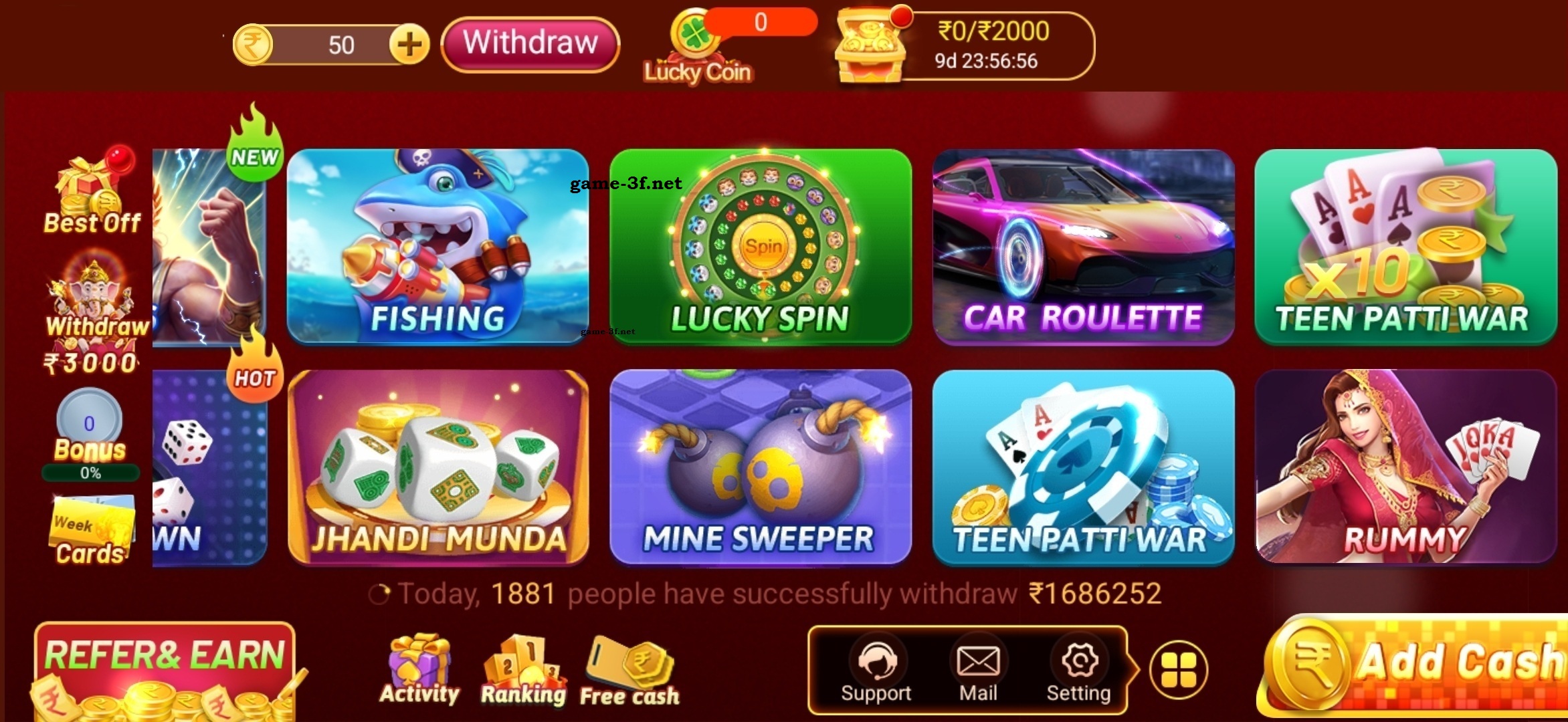
Task: Open the Car Roulette game tile
Action: (x=1083, y=246)
